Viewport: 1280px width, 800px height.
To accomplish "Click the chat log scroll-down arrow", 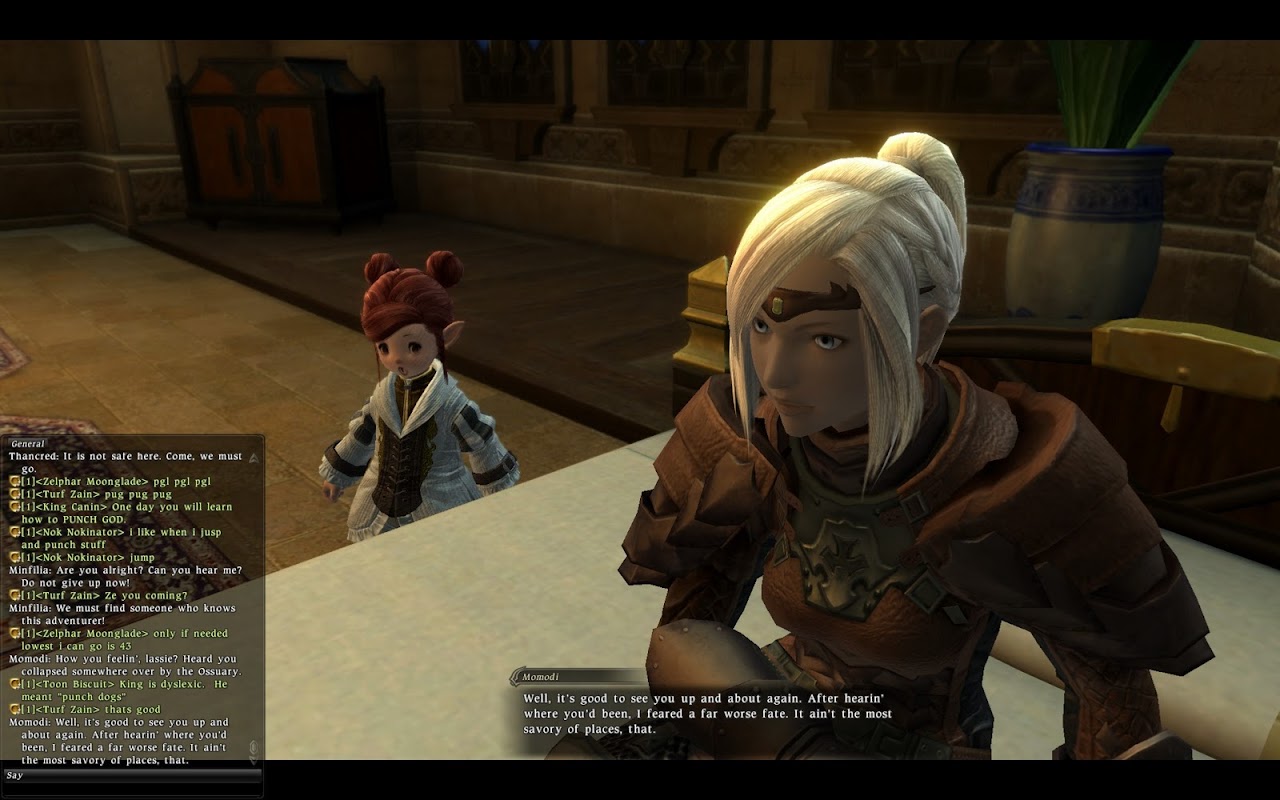I will 253,758.
